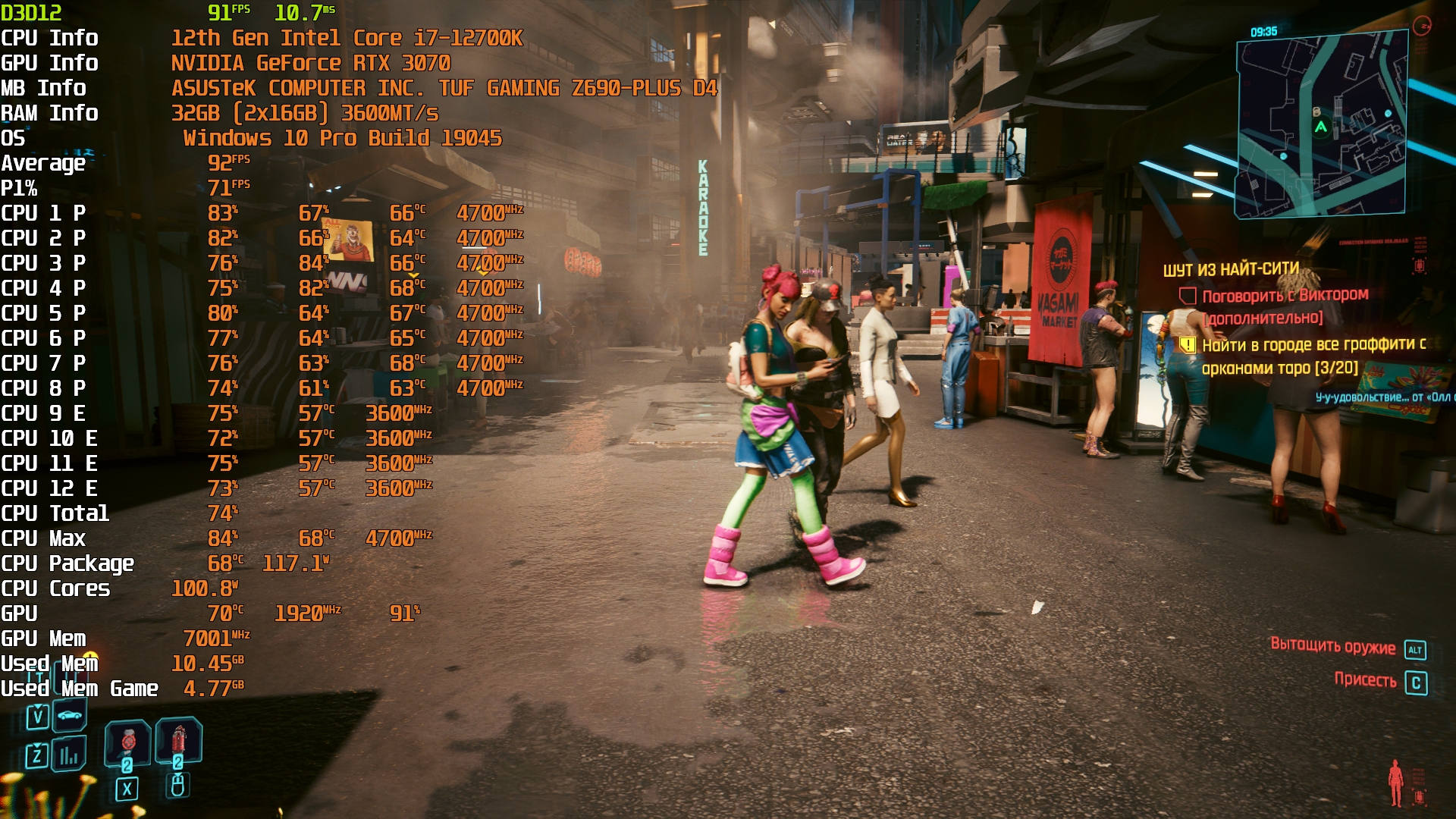Select objective "Поговорить с Виктором"

click(1285, 296)
